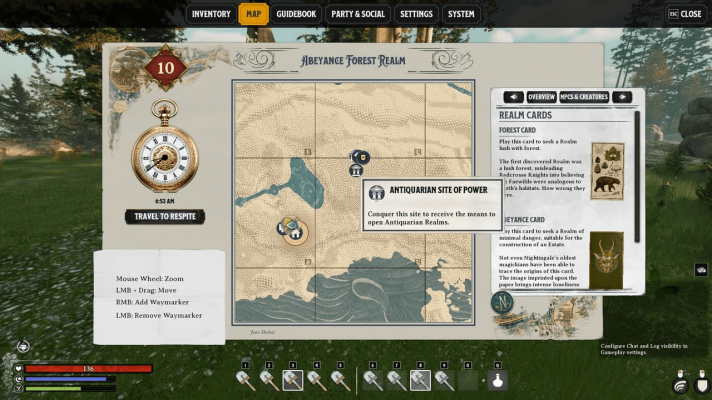Viewport: 712px width, 400px height.
Task: Open the Inventory tab
Action: coord(211,14)
